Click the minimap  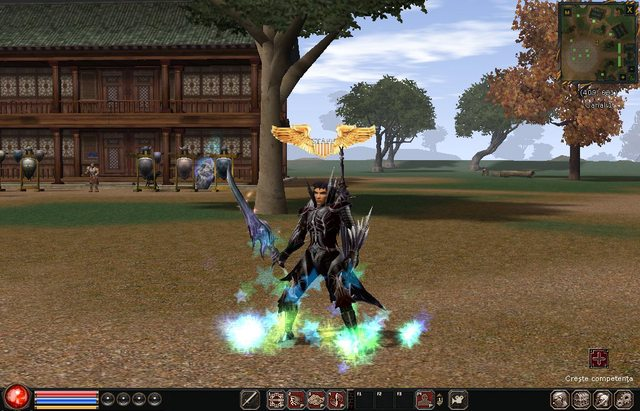click(x=598, y=44)
